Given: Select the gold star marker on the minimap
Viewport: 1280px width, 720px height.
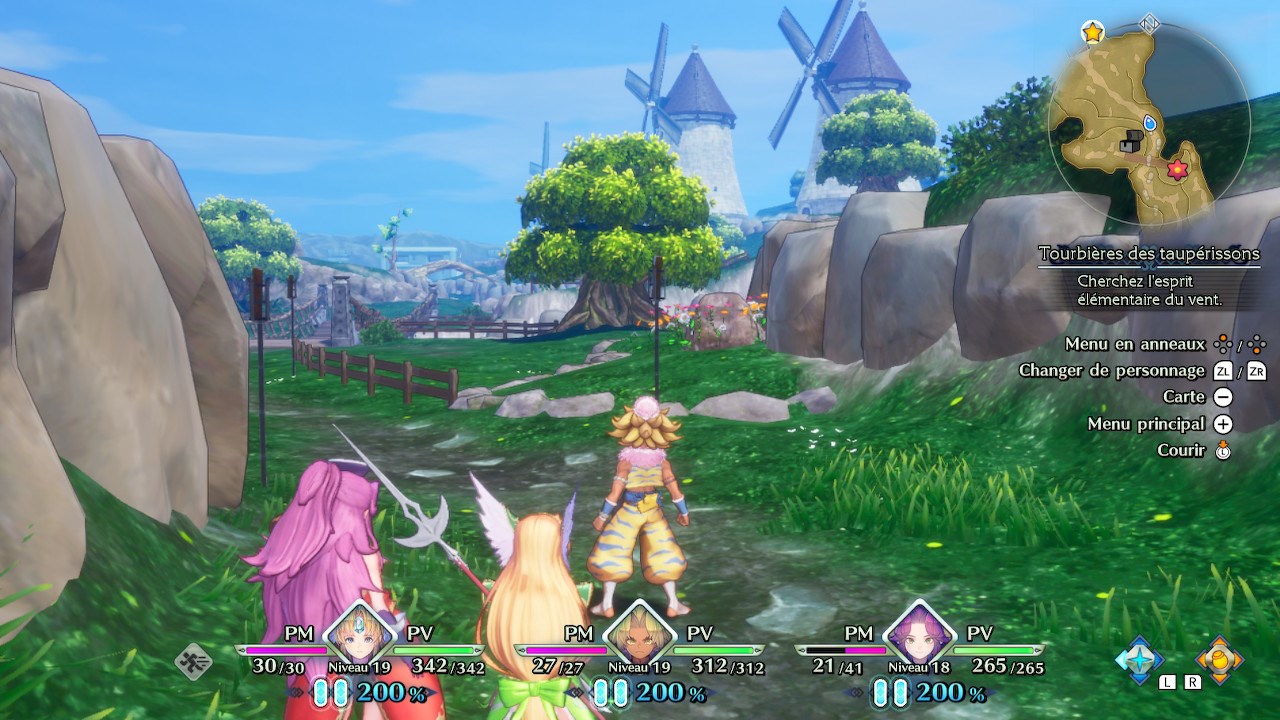Looking at the screenshot, I should point(1092,32).
